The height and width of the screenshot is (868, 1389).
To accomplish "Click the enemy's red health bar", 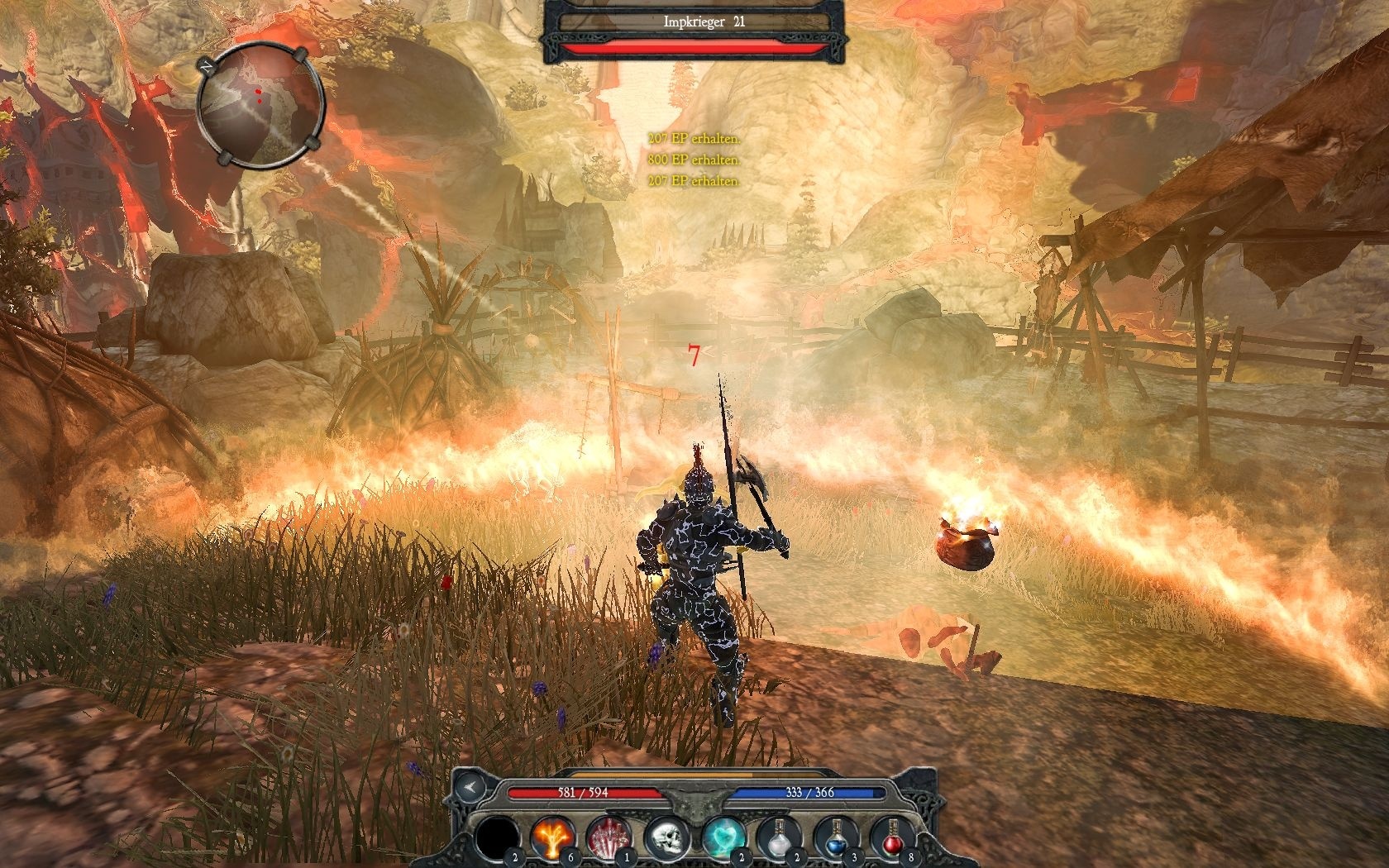I will coord(694,47).
